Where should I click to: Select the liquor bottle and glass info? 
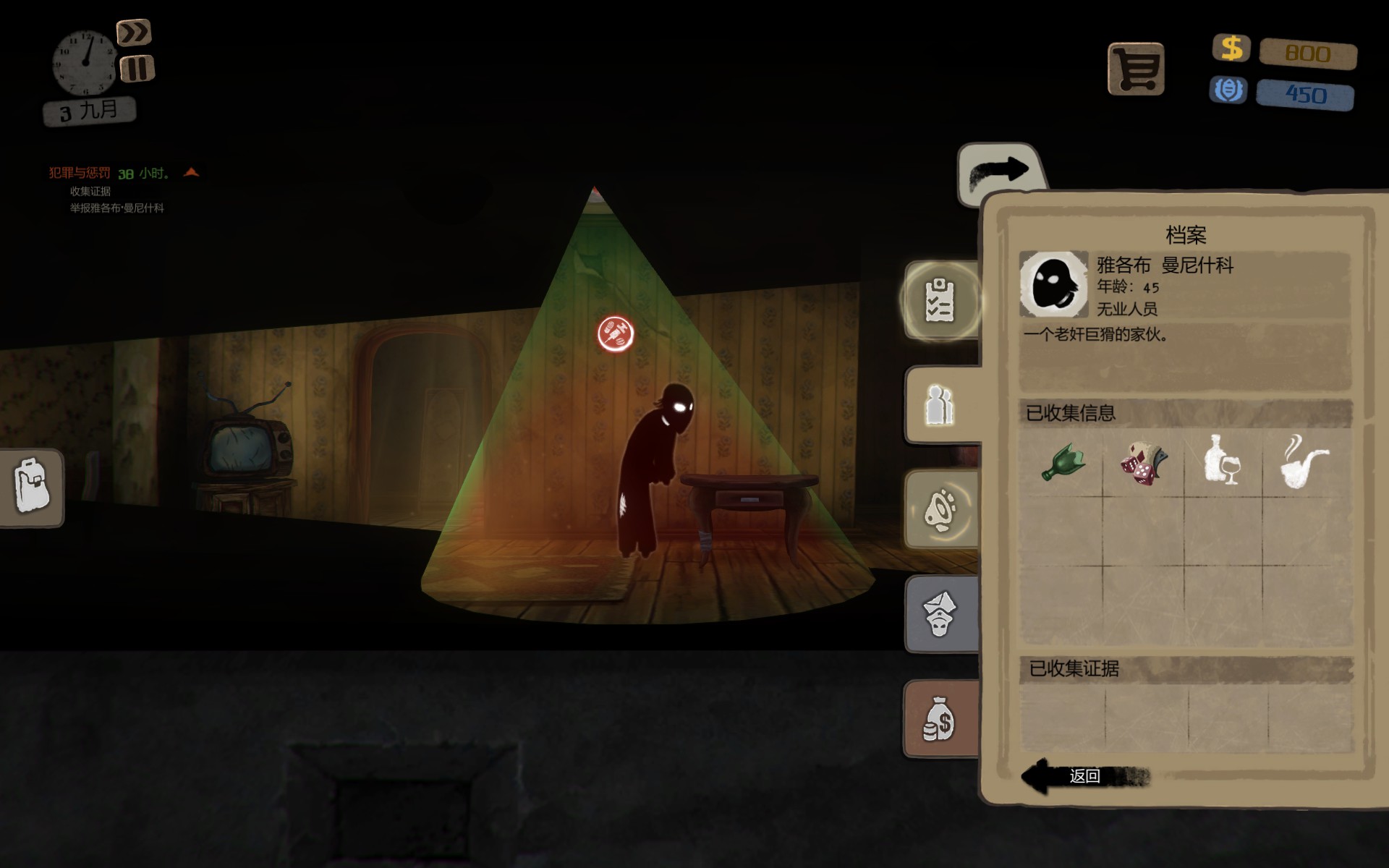click(1223, 461)
